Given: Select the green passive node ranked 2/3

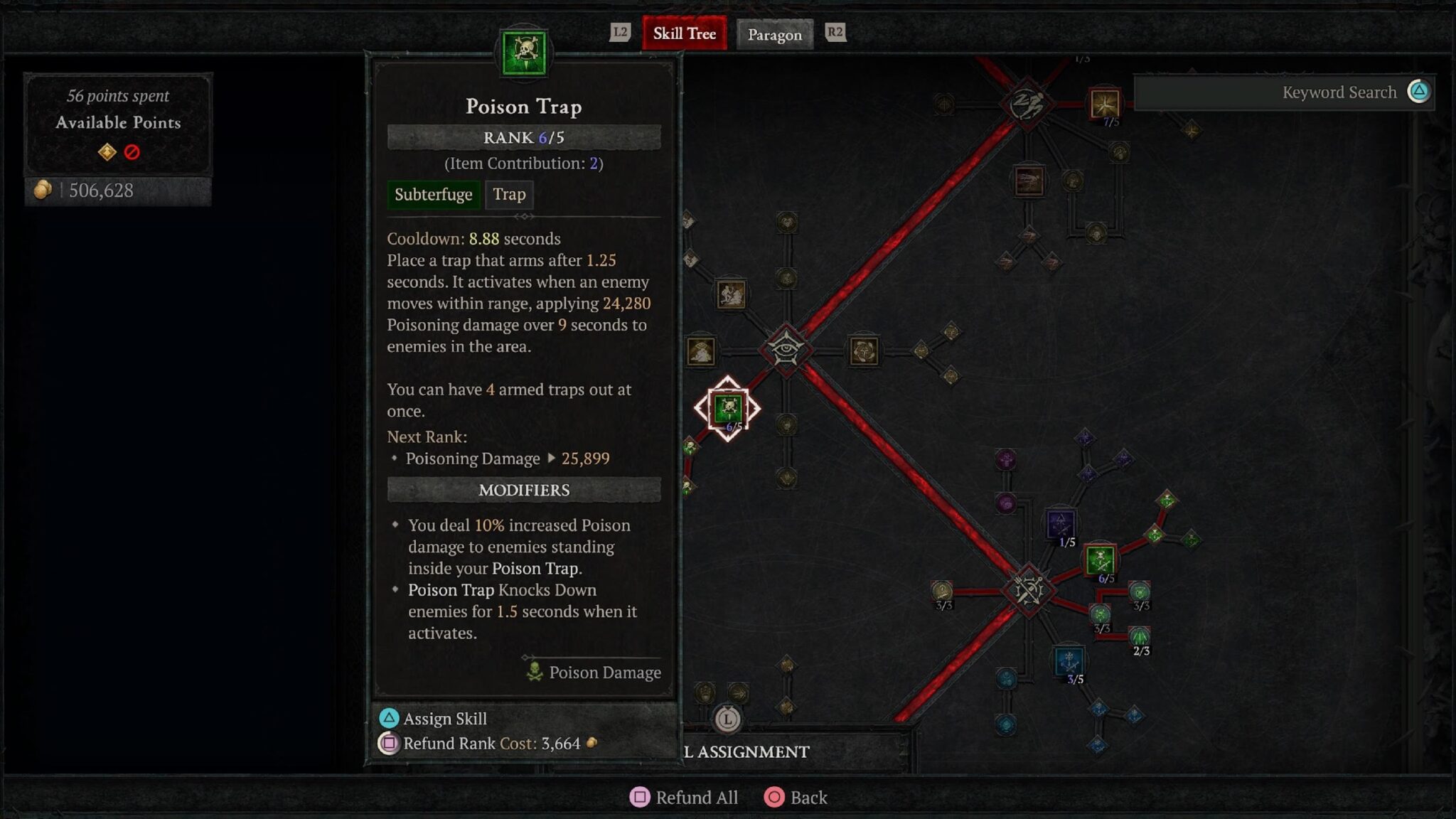Looking at the screenshot, I should [1140, 636].
